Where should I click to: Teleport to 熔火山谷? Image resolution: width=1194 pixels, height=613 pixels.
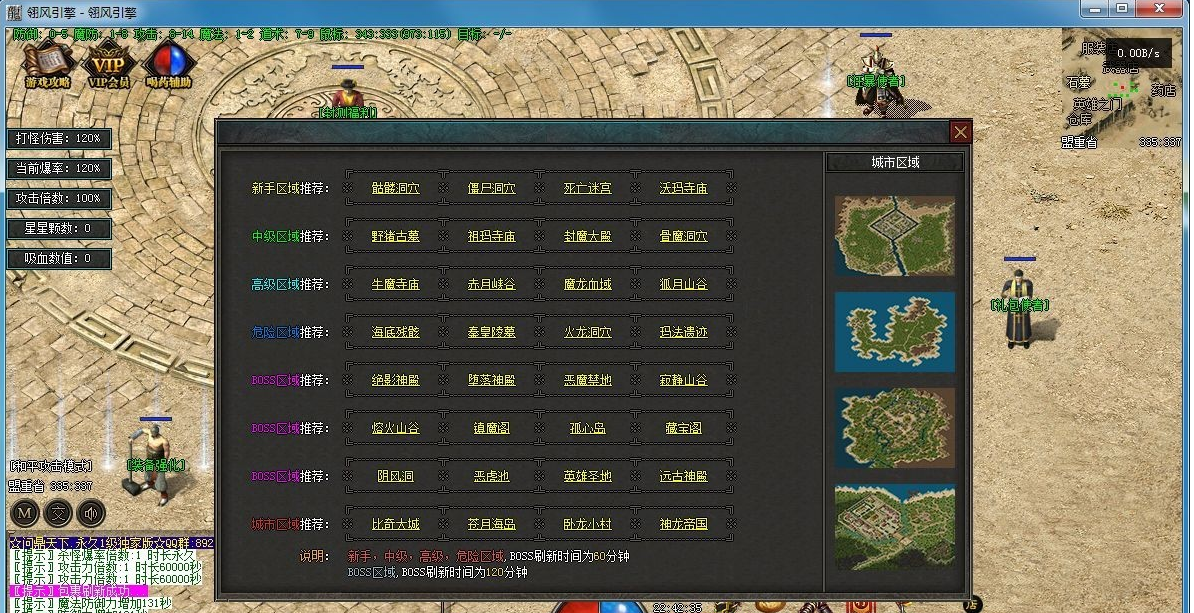[x=395, y=428]
